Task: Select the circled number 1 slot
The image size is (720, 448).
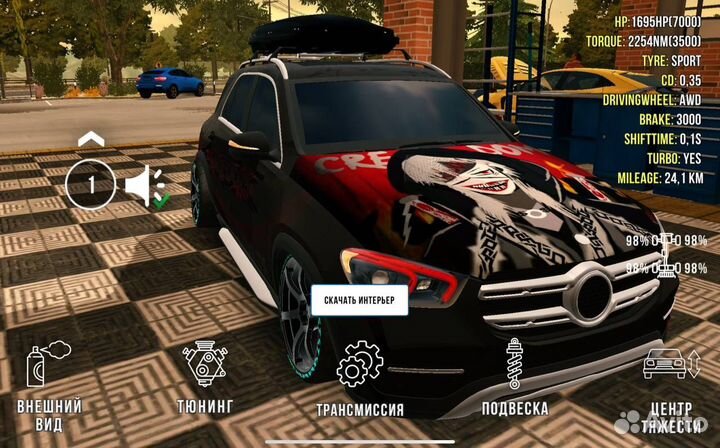Action: pos(90,184)
